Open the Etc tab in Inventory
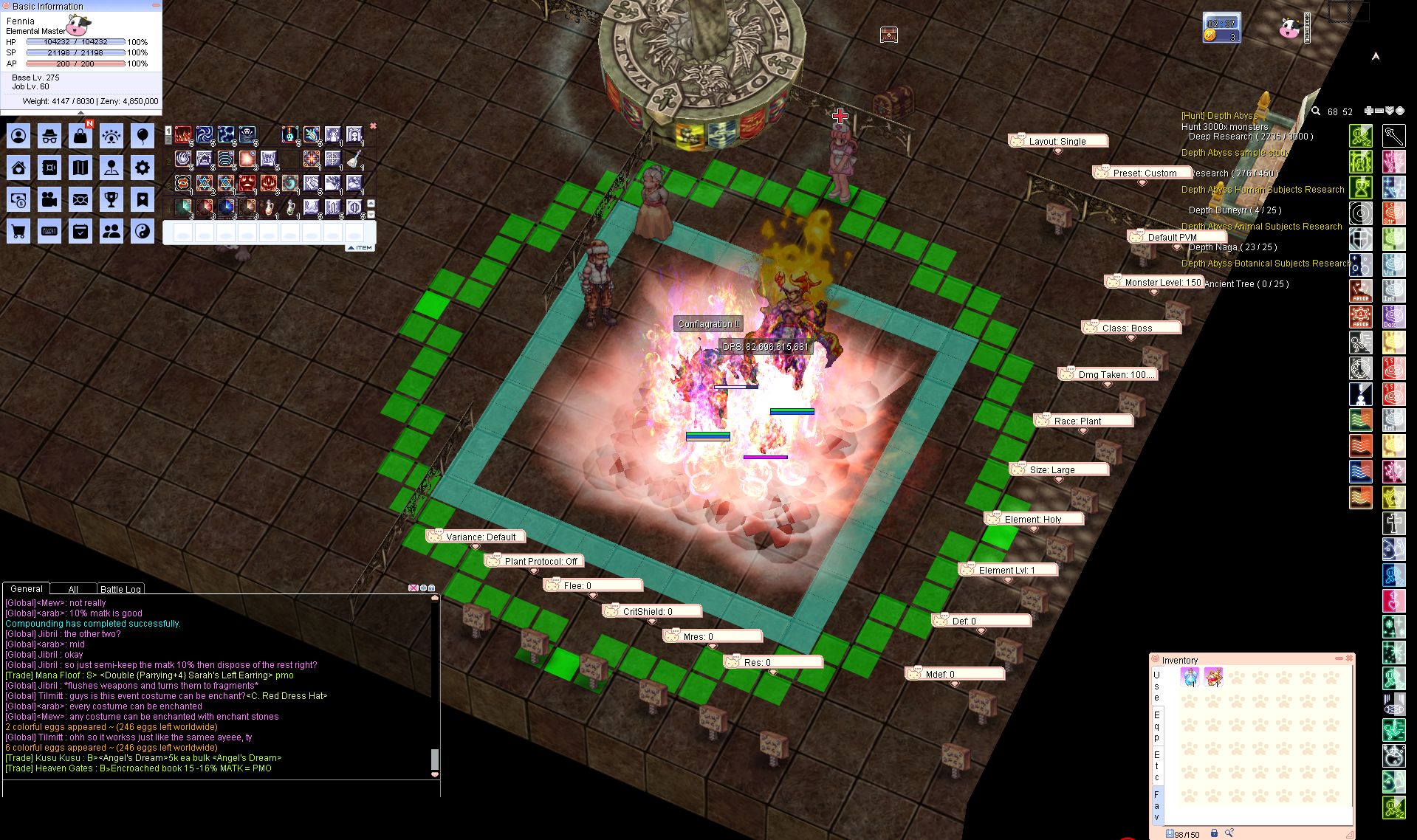Image resolution: width=1417 pixels, height=840 pixels. point(1156,765)
